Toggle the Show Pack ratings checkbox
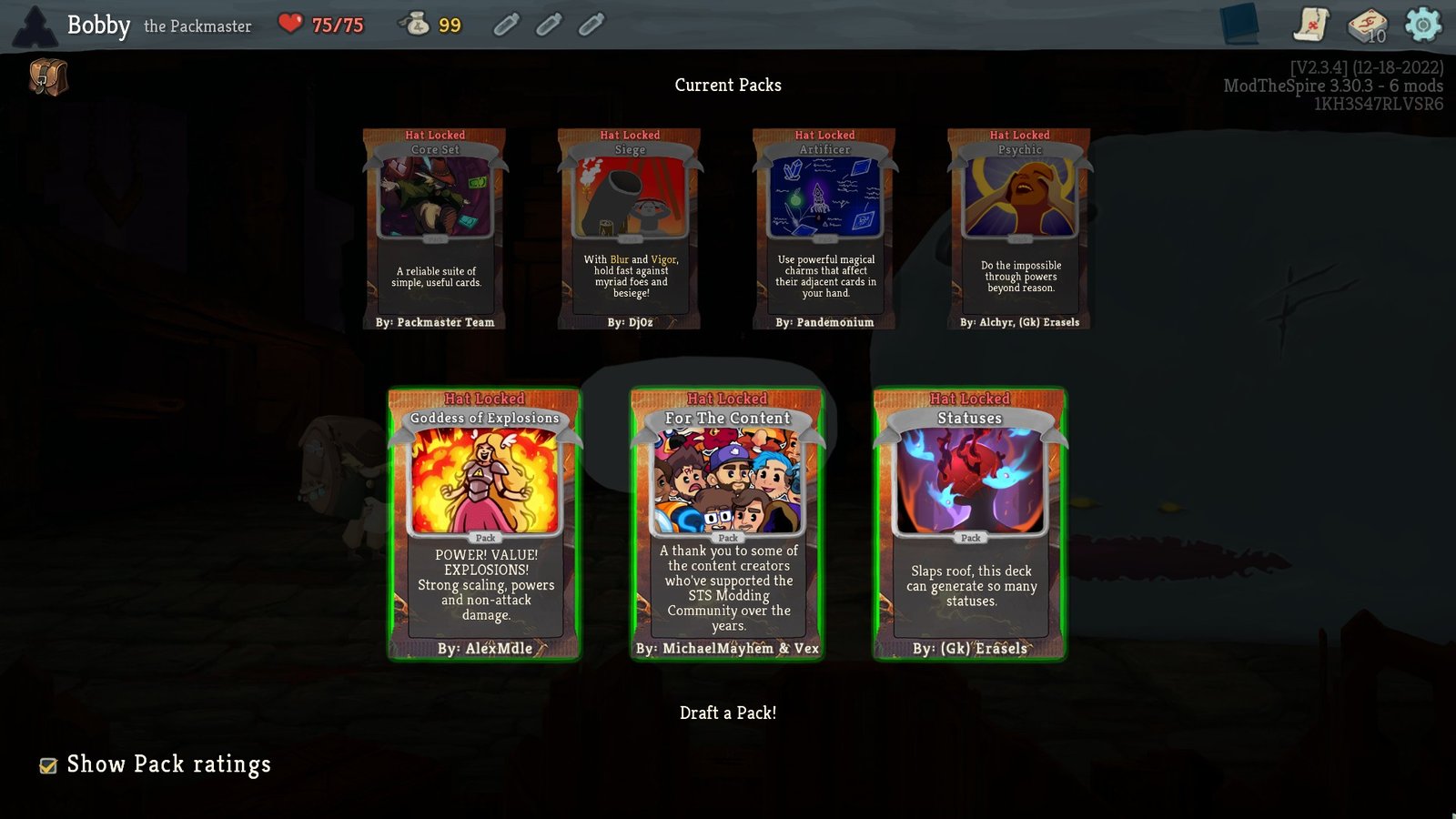This screenshot has height=819, width=1456. pos(49,765)
